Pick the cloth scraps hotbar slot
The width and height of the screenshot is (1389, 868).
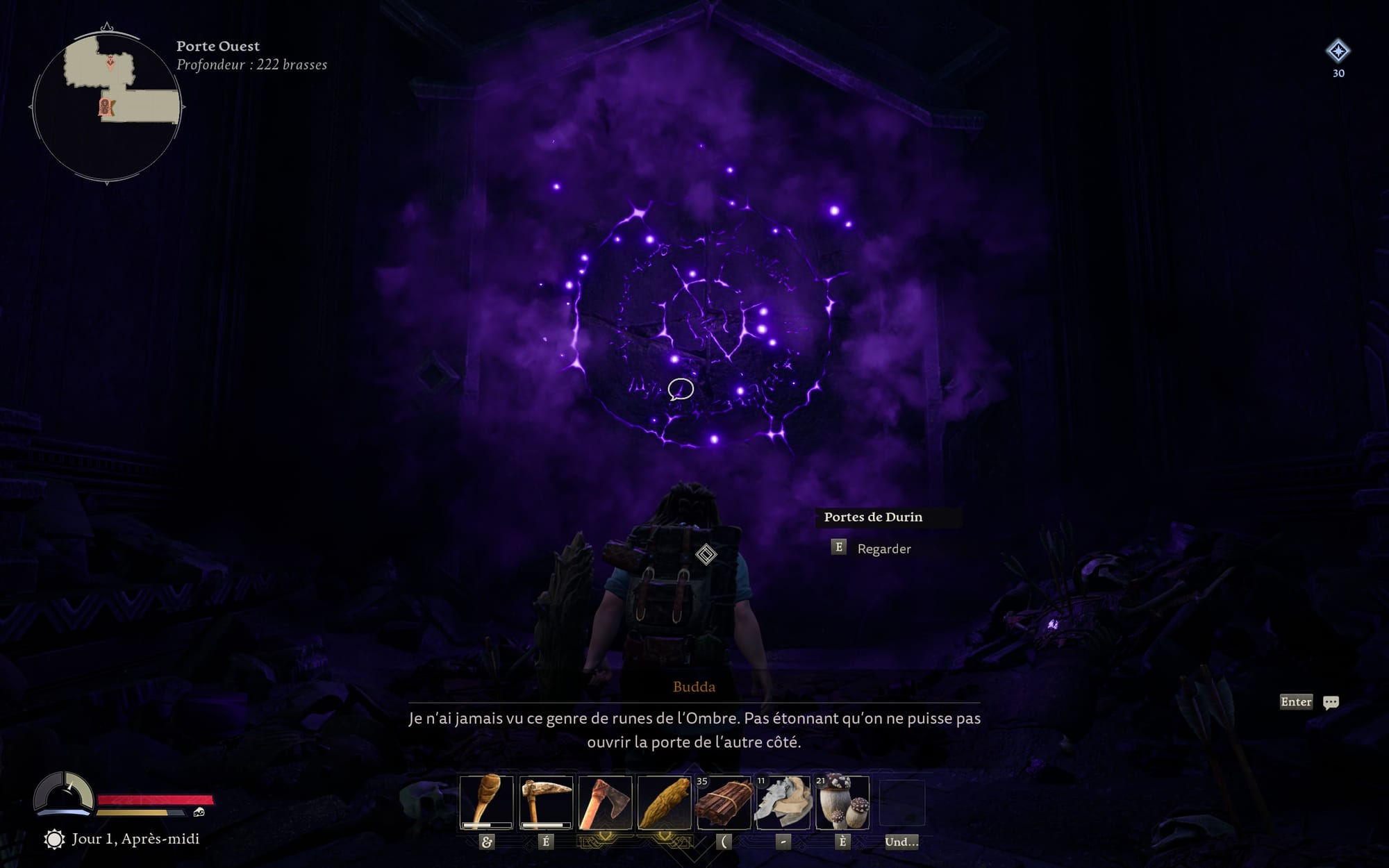(783, 802)
